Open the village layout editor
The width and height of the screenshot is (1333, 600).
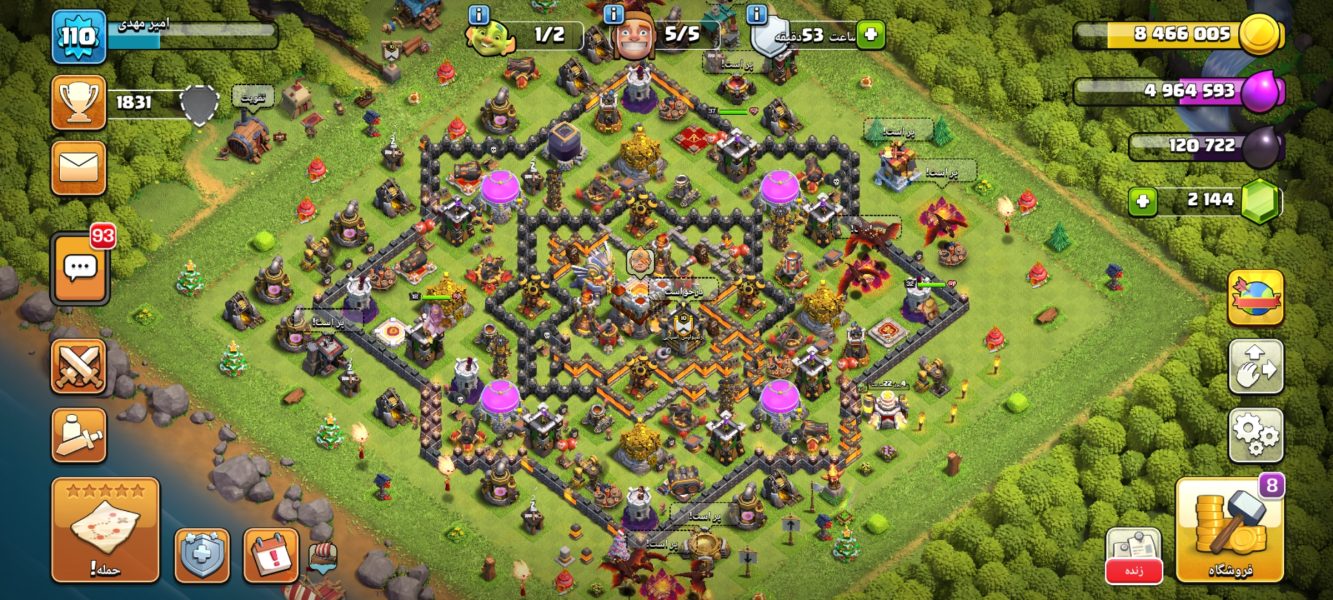1255,366
